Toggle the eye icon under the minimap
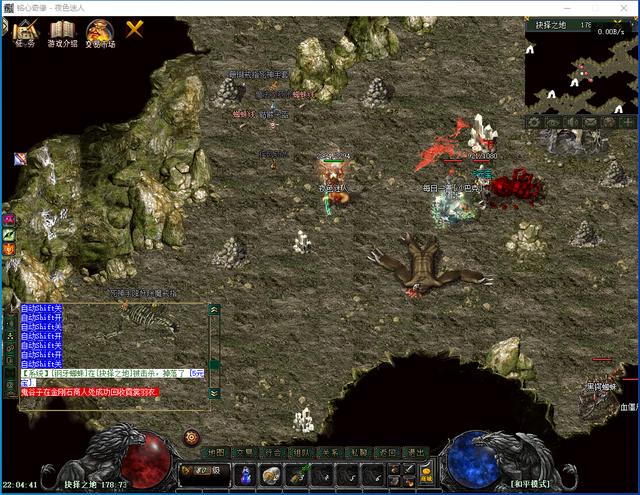This screenshot has width=640, height=495. point(552,122)
